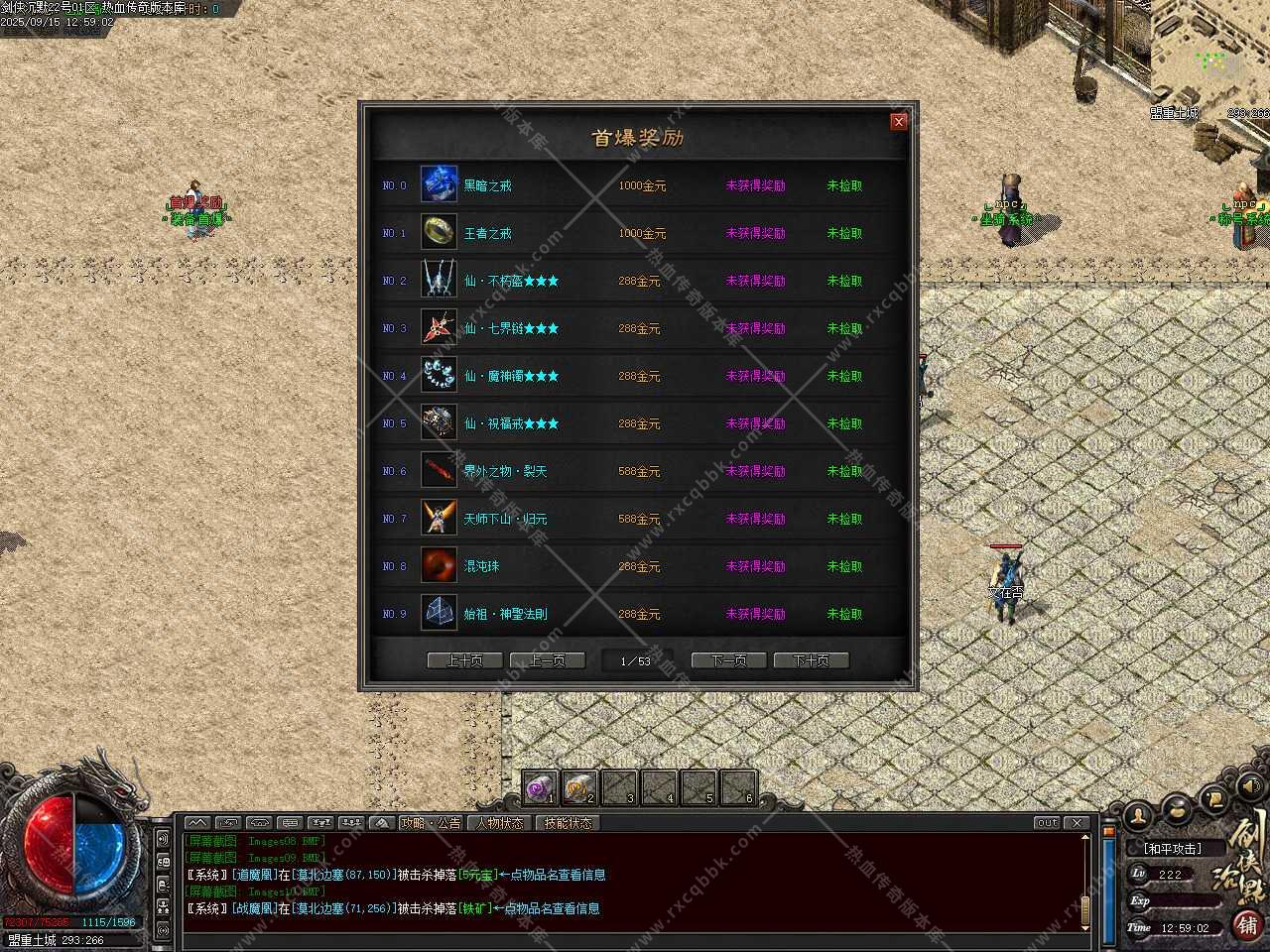The height and width of the screenshot is (952, 1270).
Task: Close the 首爆奖励 reward window
Action: pyautogui.click(x=899, y=121)
